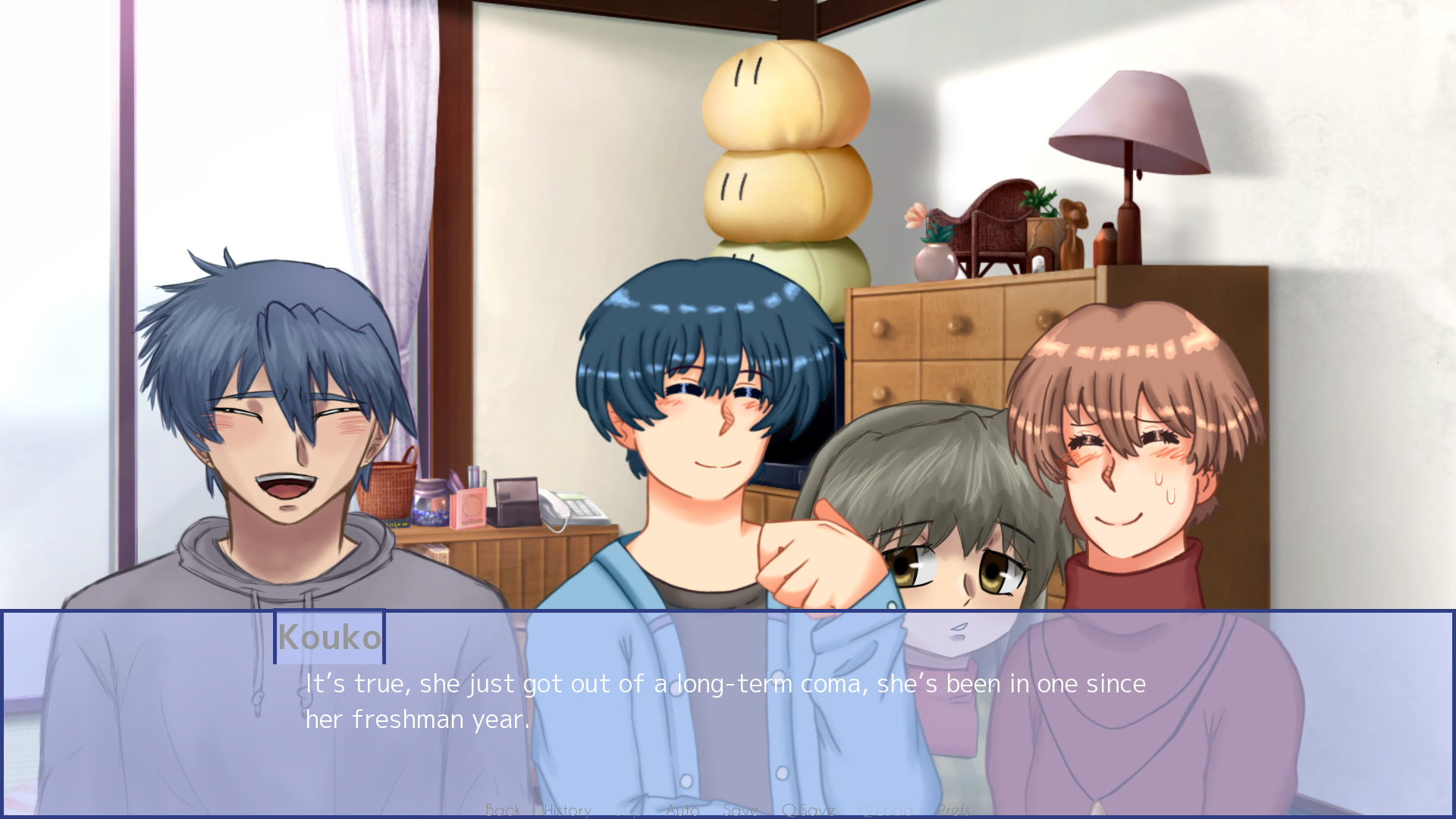This screenshot has height=819, width=1456.
Task: Perform a quick save with "Q.Save"
Action: pos(808,809)
